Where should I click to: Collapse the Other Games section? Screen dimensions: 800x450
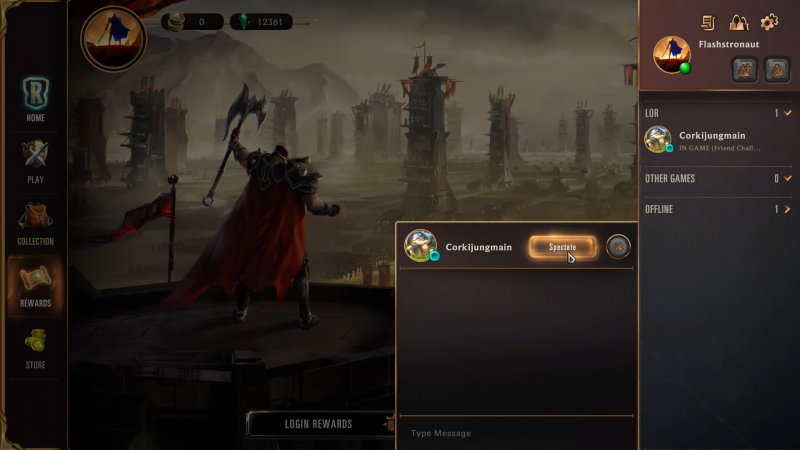coord(788,179)
